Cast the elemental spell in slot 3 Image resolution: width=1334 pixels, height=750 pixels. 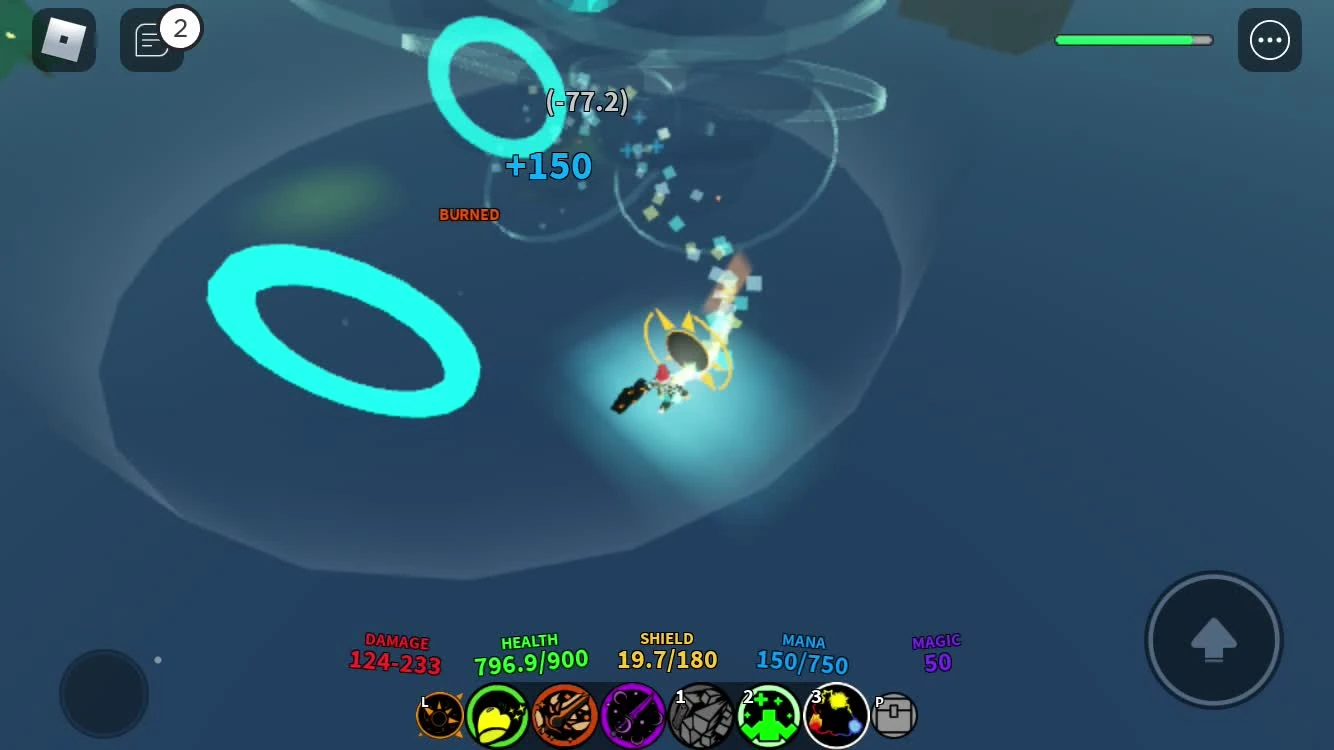click(835, 714)
